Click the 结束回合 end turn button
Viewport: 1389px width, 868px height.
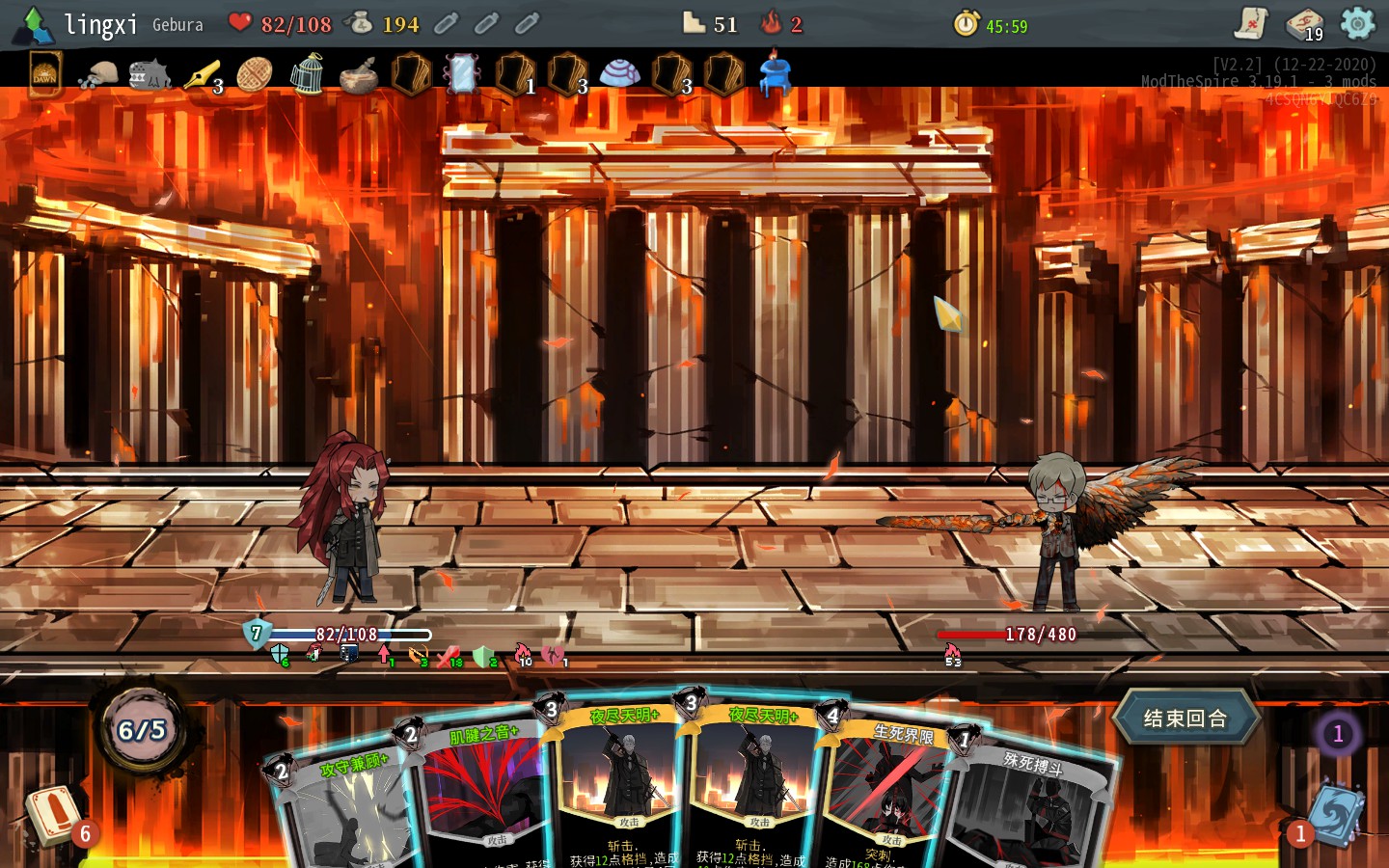[1185, 719]
